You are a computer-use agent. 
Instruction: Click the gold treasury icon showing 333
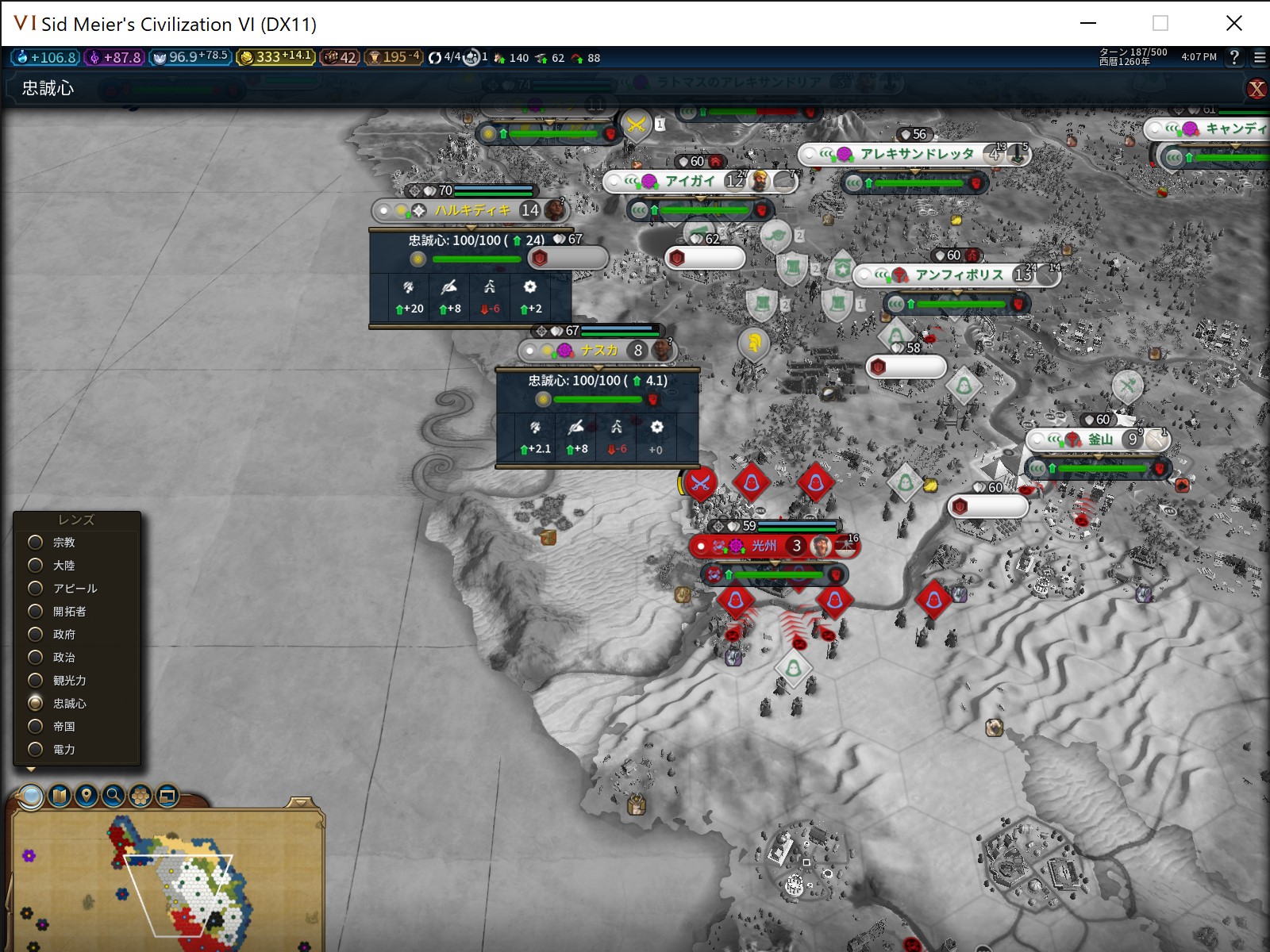tap(246, 56)
